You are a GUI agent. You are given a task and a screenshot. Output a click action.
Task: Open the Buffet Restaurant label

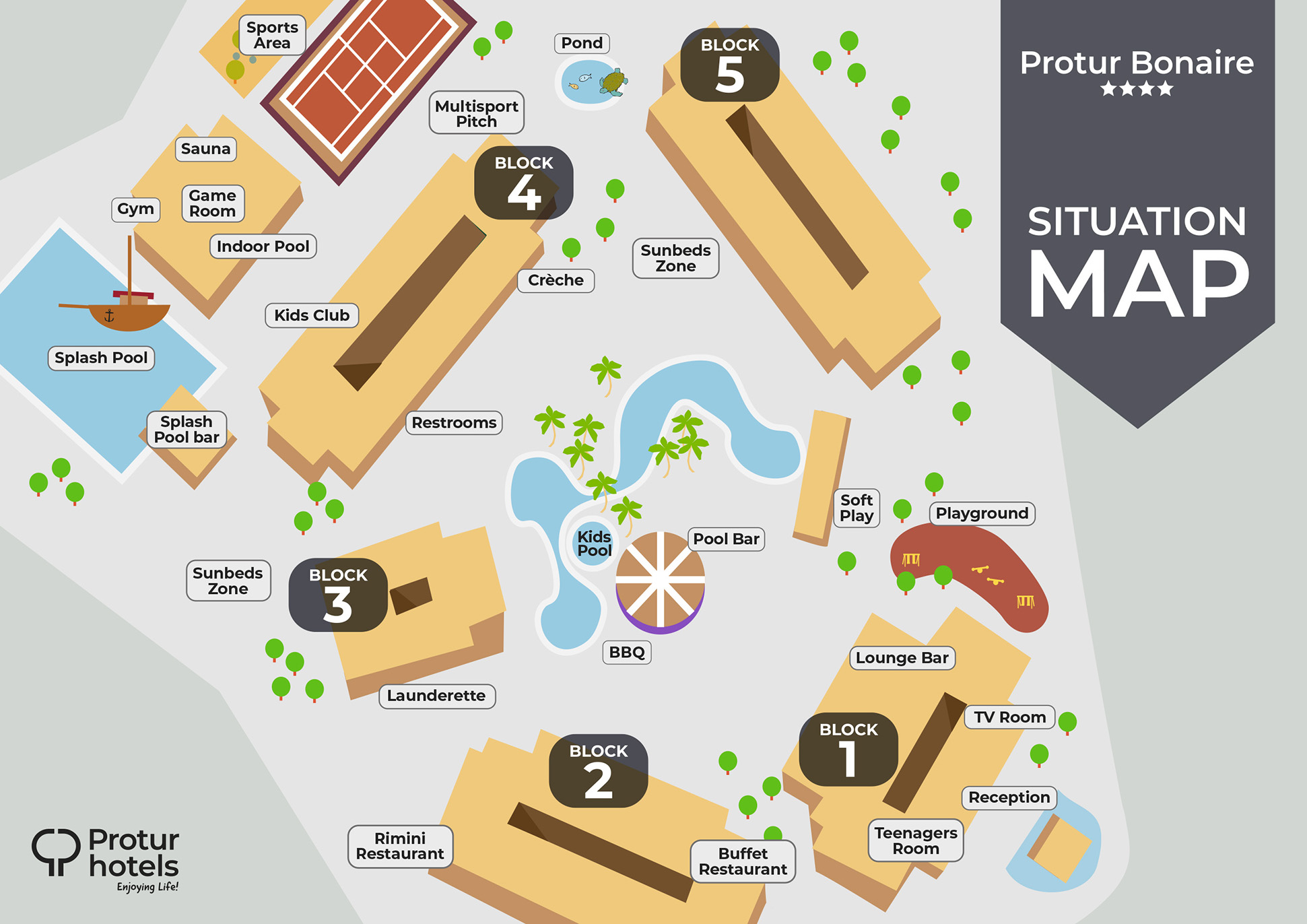tap(743, 861)
